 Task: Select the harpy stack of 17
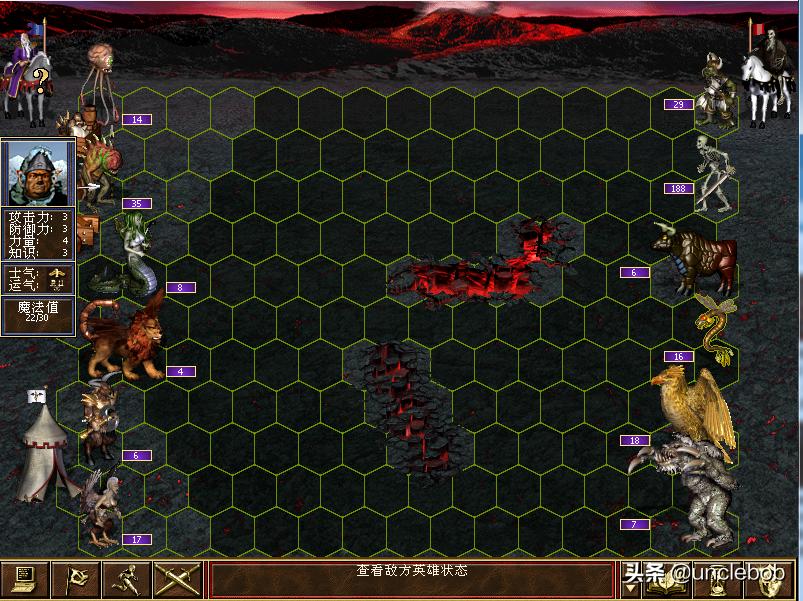tap(100, 508)
